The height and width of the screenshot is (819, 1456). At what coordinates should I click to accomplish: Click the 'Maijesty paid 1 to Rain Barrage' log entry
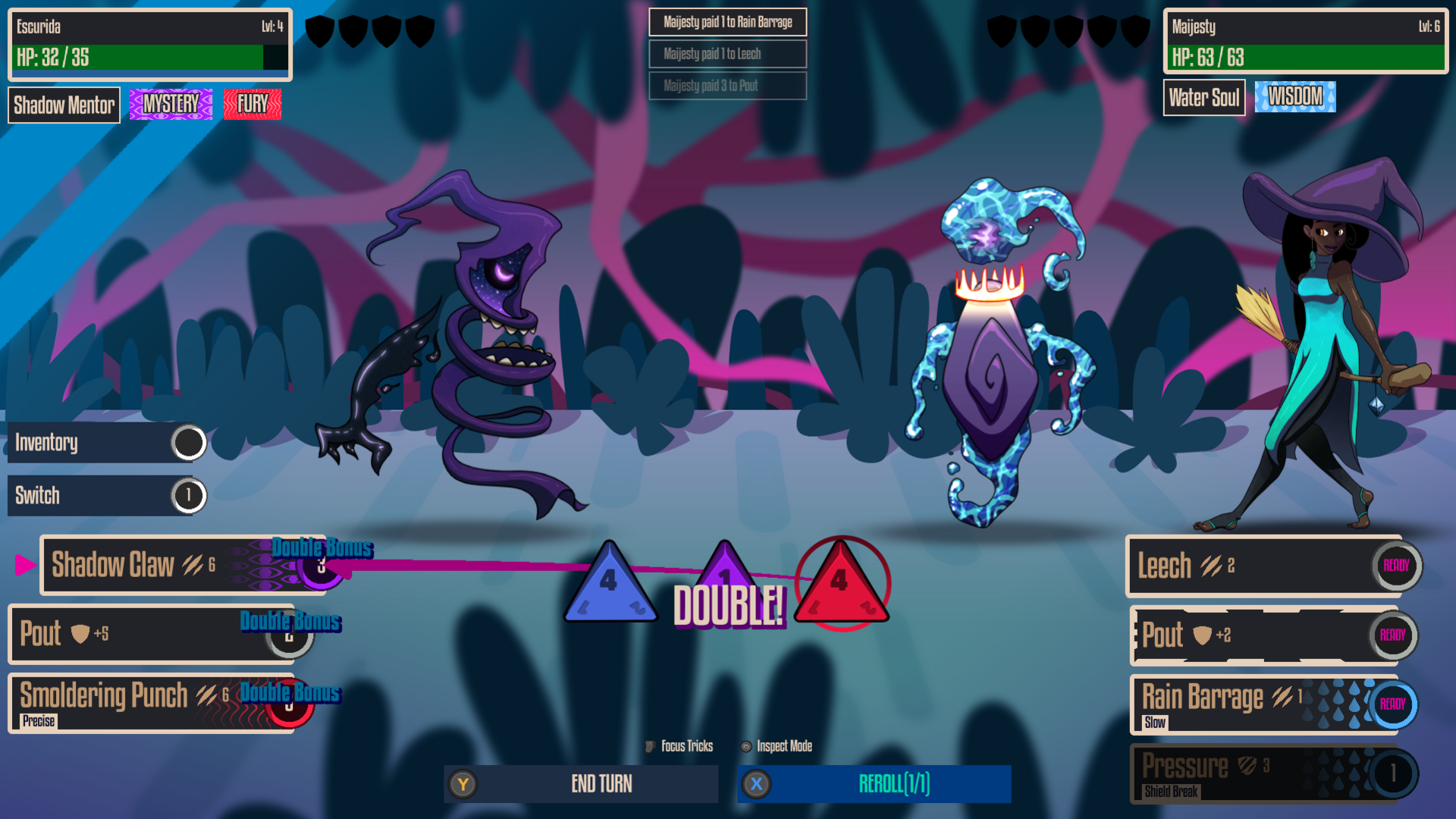point(727,22)
